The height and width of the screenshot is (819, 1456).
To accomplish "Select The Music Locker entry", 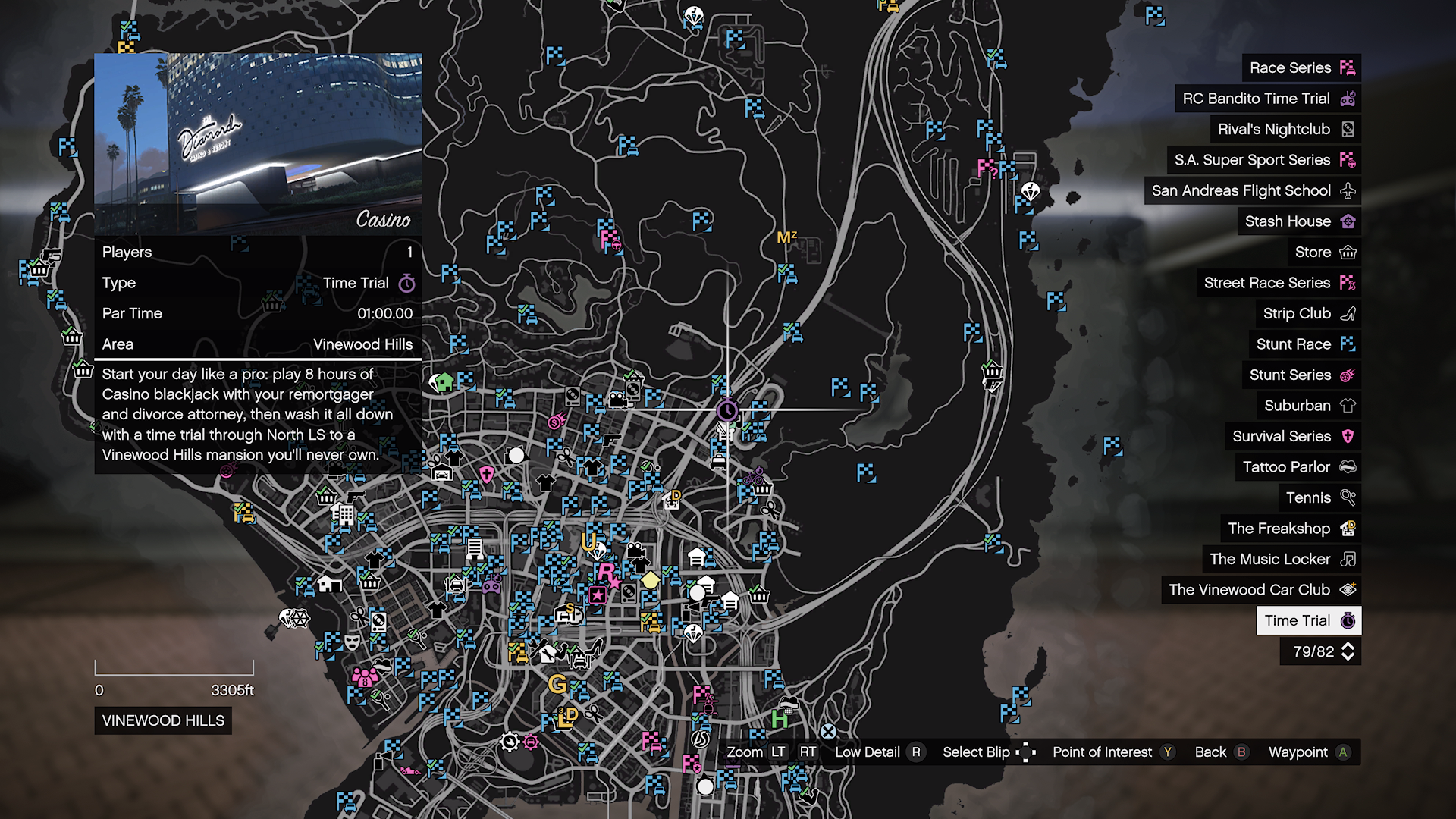I will pyautogui.click(x=1281, y=559).
